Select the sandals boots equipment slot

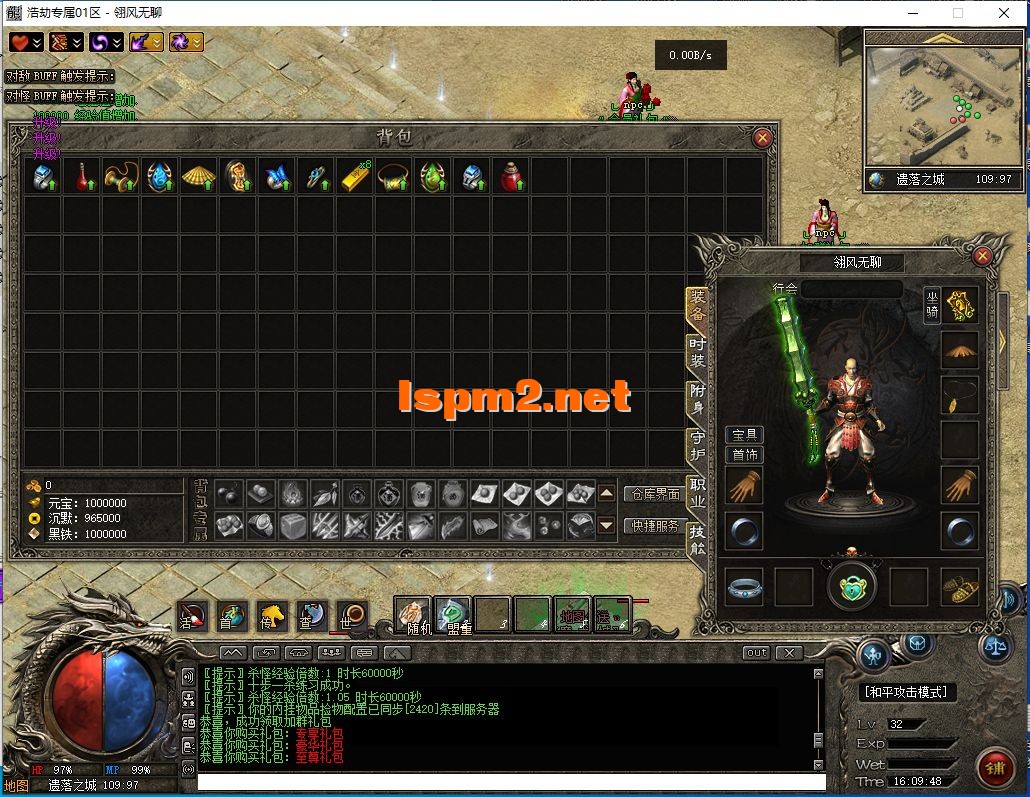960,587
